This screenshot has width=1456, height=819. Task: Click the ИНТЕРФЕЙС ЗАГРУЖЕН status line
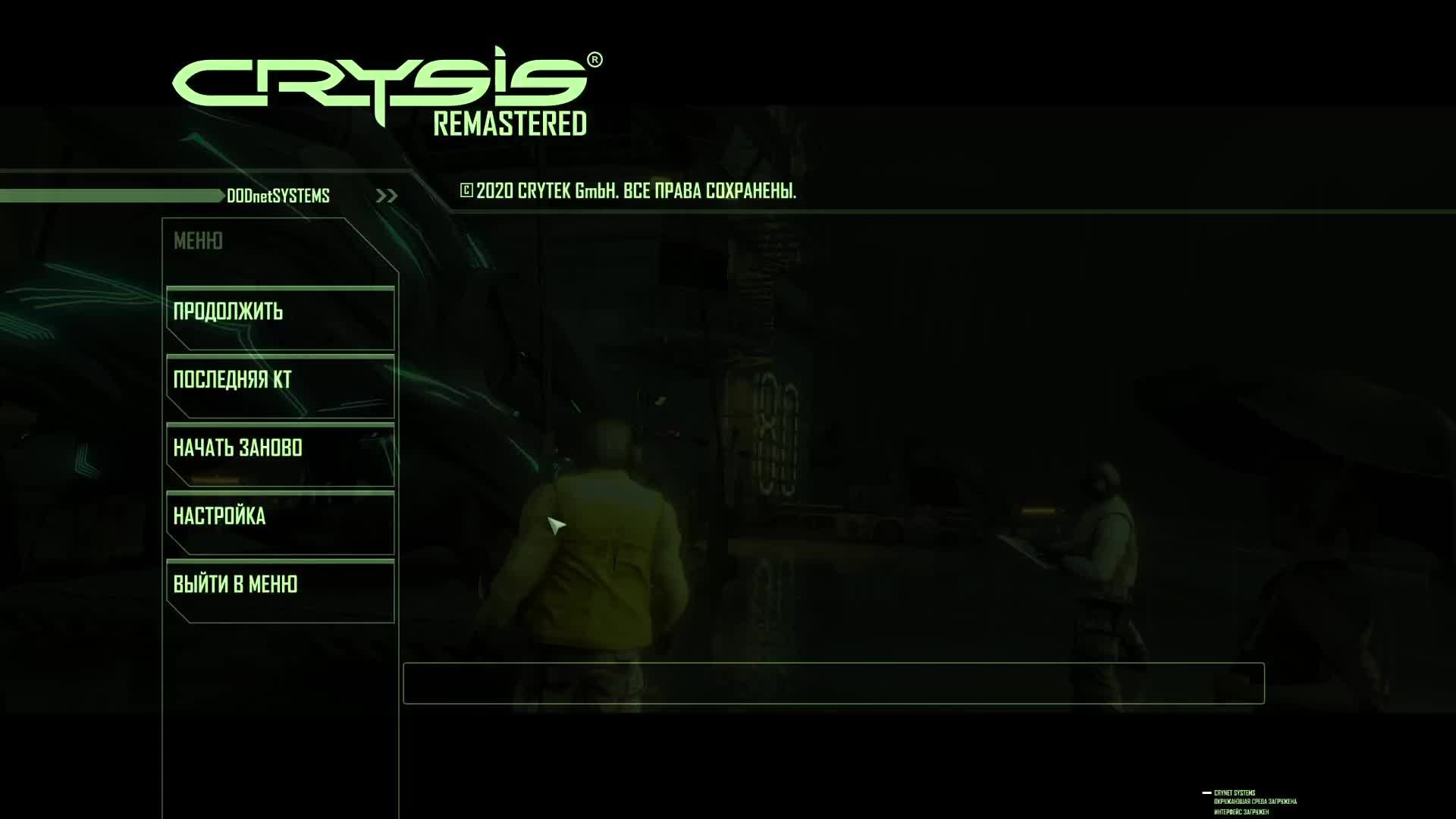pyautogui.click(x=1244, y=810)
